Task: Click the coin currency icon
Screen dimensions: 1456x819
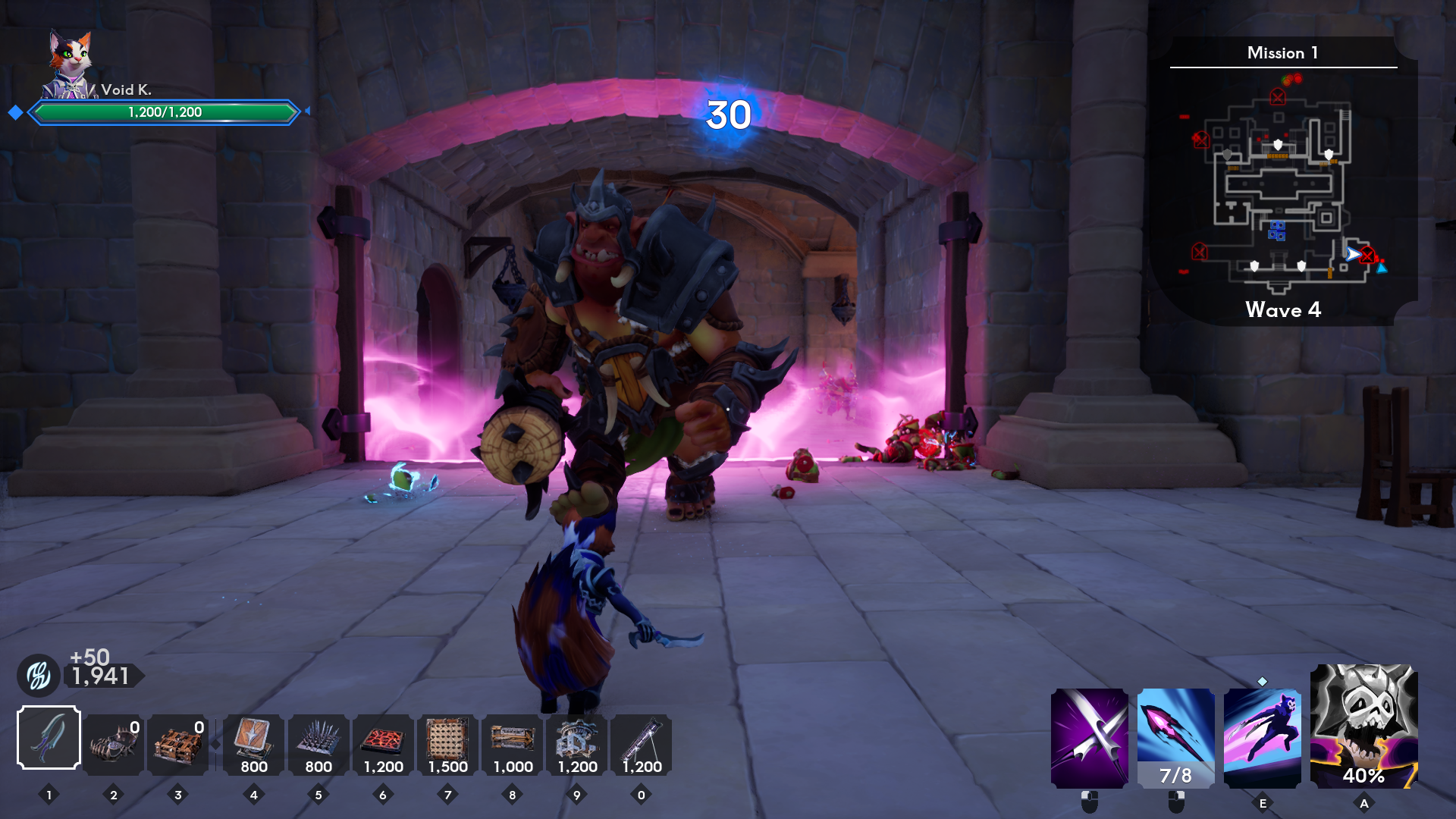Action: coord(39,675)
